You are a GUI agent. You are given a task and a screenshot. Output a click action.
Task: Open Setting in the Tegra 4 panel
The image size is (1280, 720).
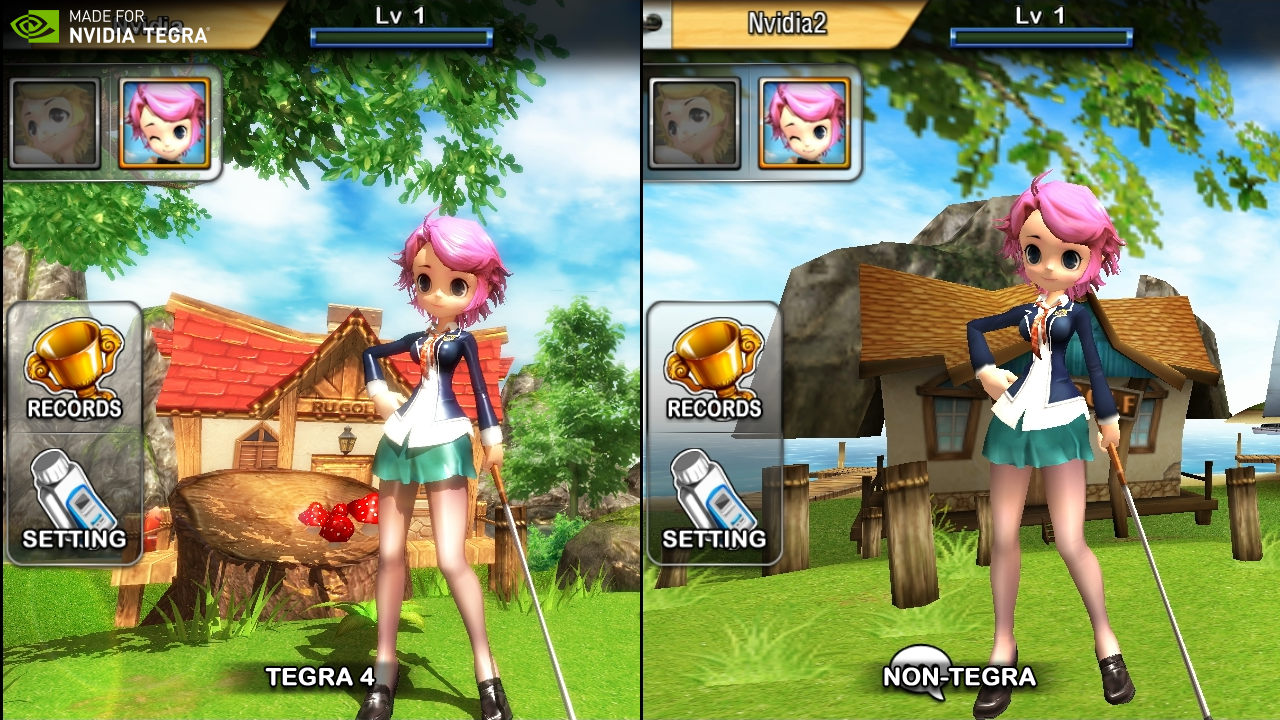(x=74, y=500)
